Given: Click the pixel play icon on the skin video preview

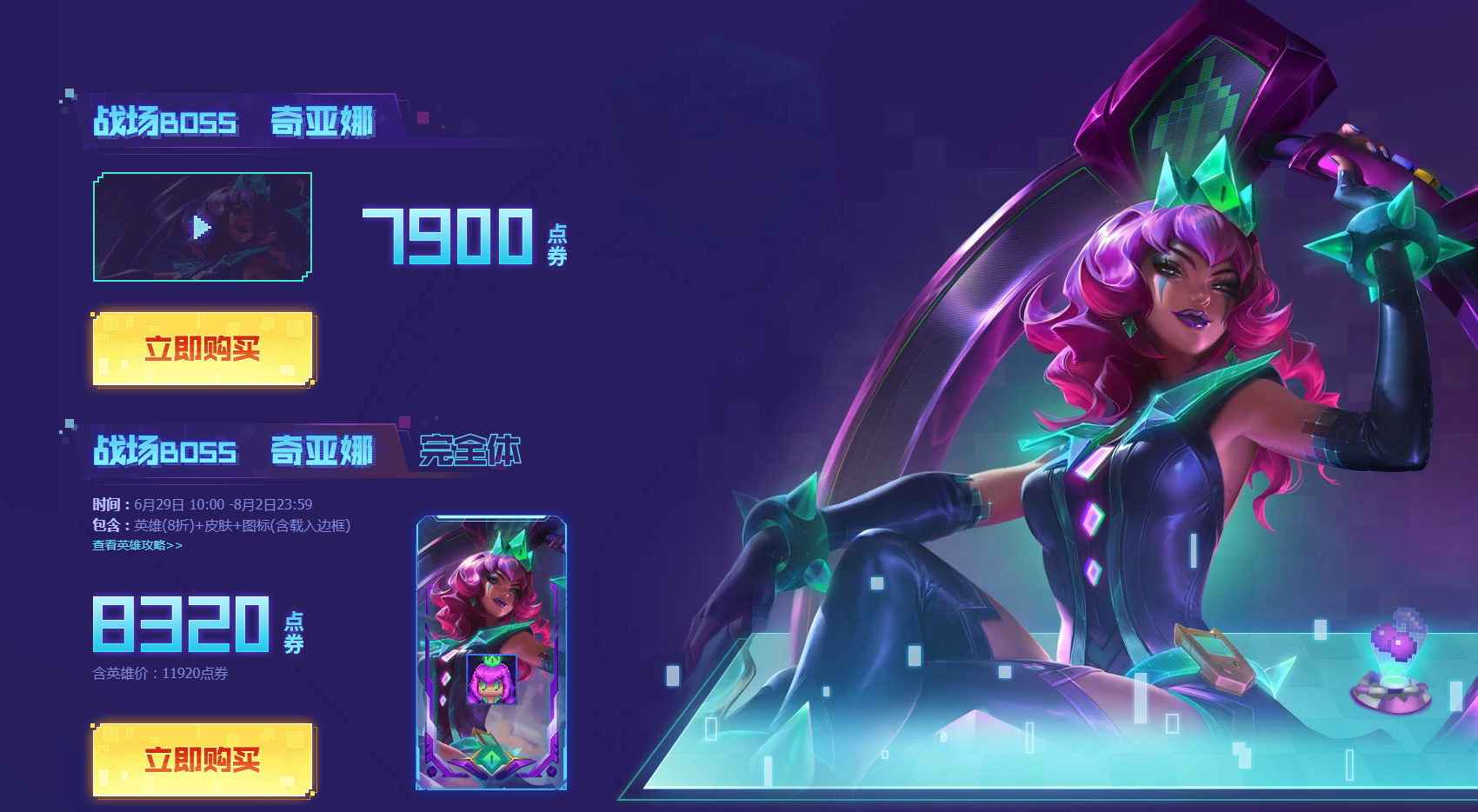Looking at the screenshot, I should pos(199,228).
